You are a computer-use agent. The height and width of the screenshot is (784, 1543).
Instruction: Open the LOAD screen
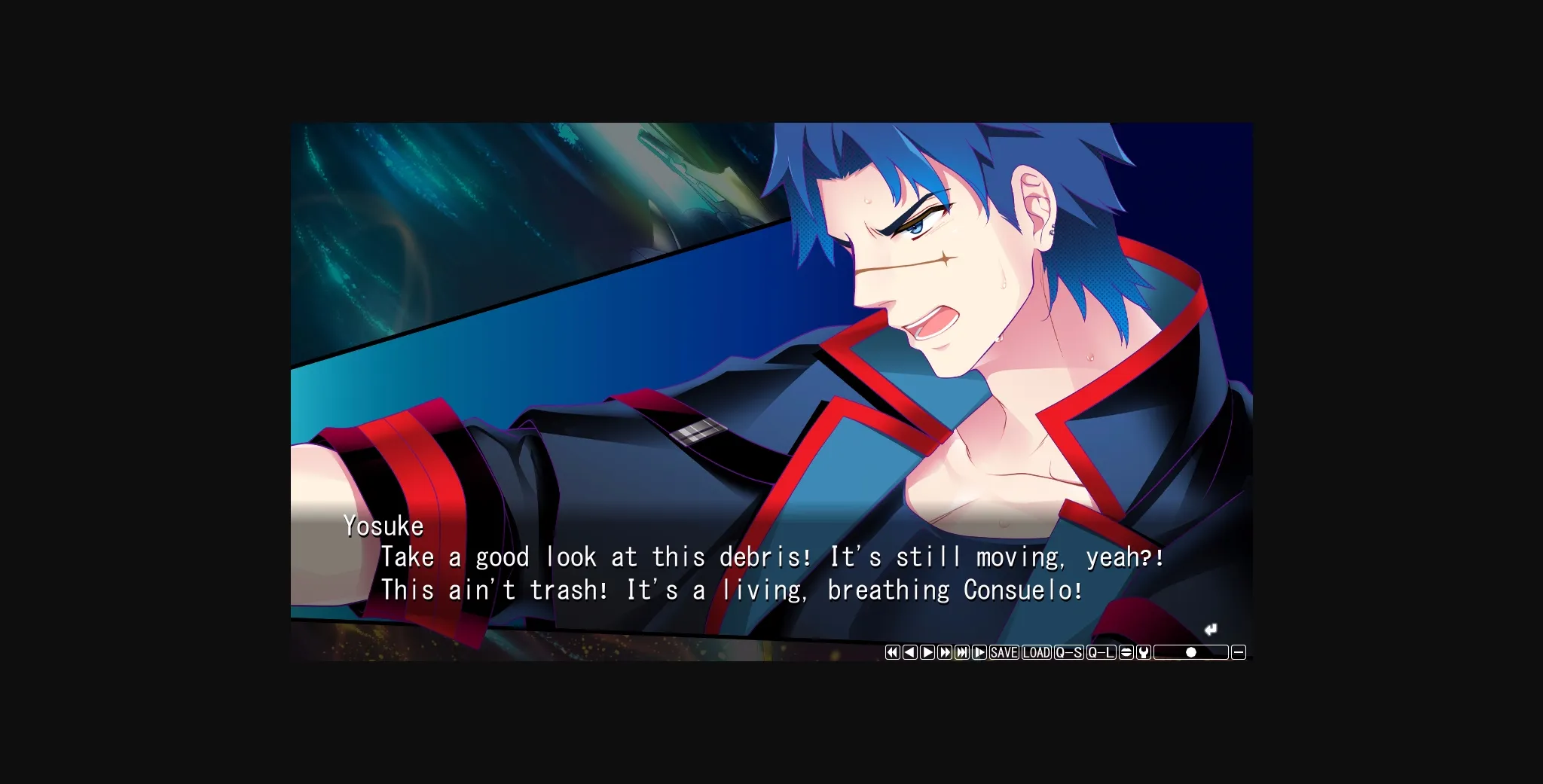pos(1036,652)
